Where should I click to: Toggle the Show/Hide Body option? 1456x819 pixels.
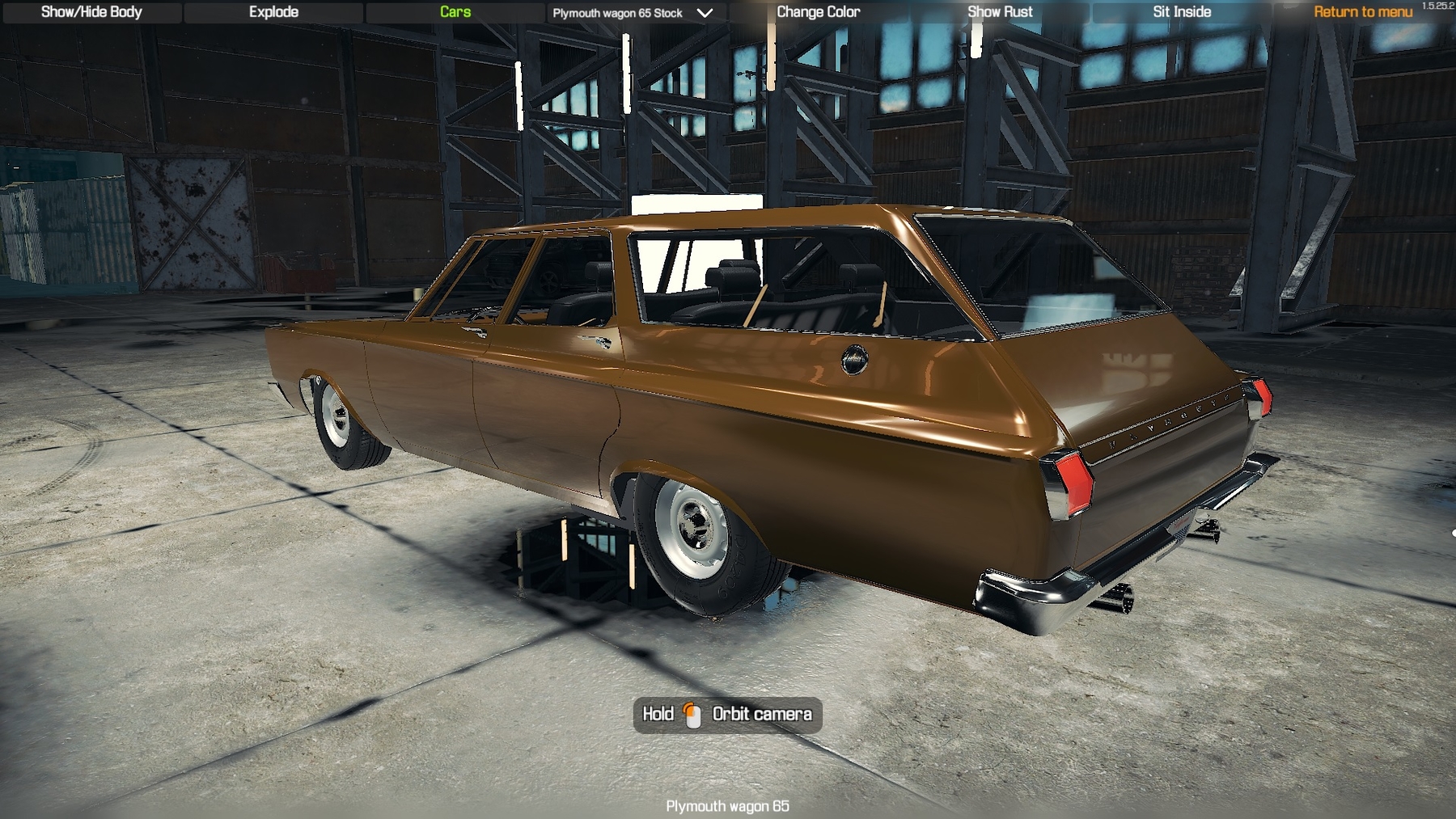click(91, 12)
